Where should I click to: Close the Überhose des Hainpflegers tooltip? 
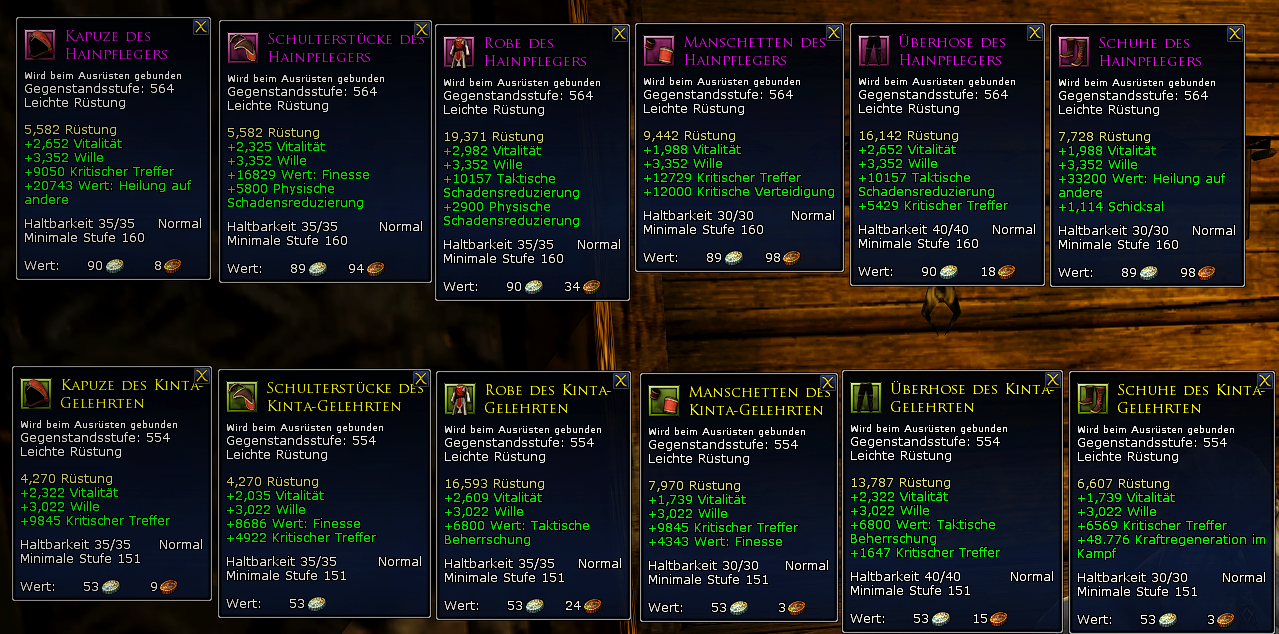click(x=1035, y=33)
